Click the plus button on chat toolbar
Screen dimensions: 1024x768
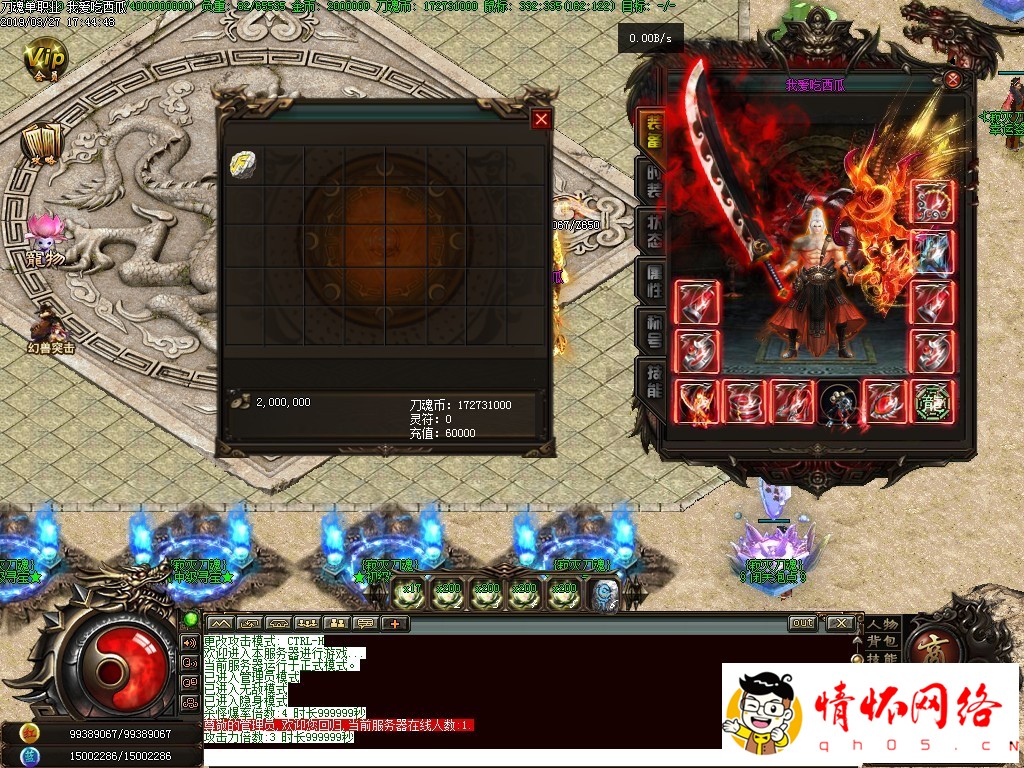pyautogui.click(x=396, y=624)
